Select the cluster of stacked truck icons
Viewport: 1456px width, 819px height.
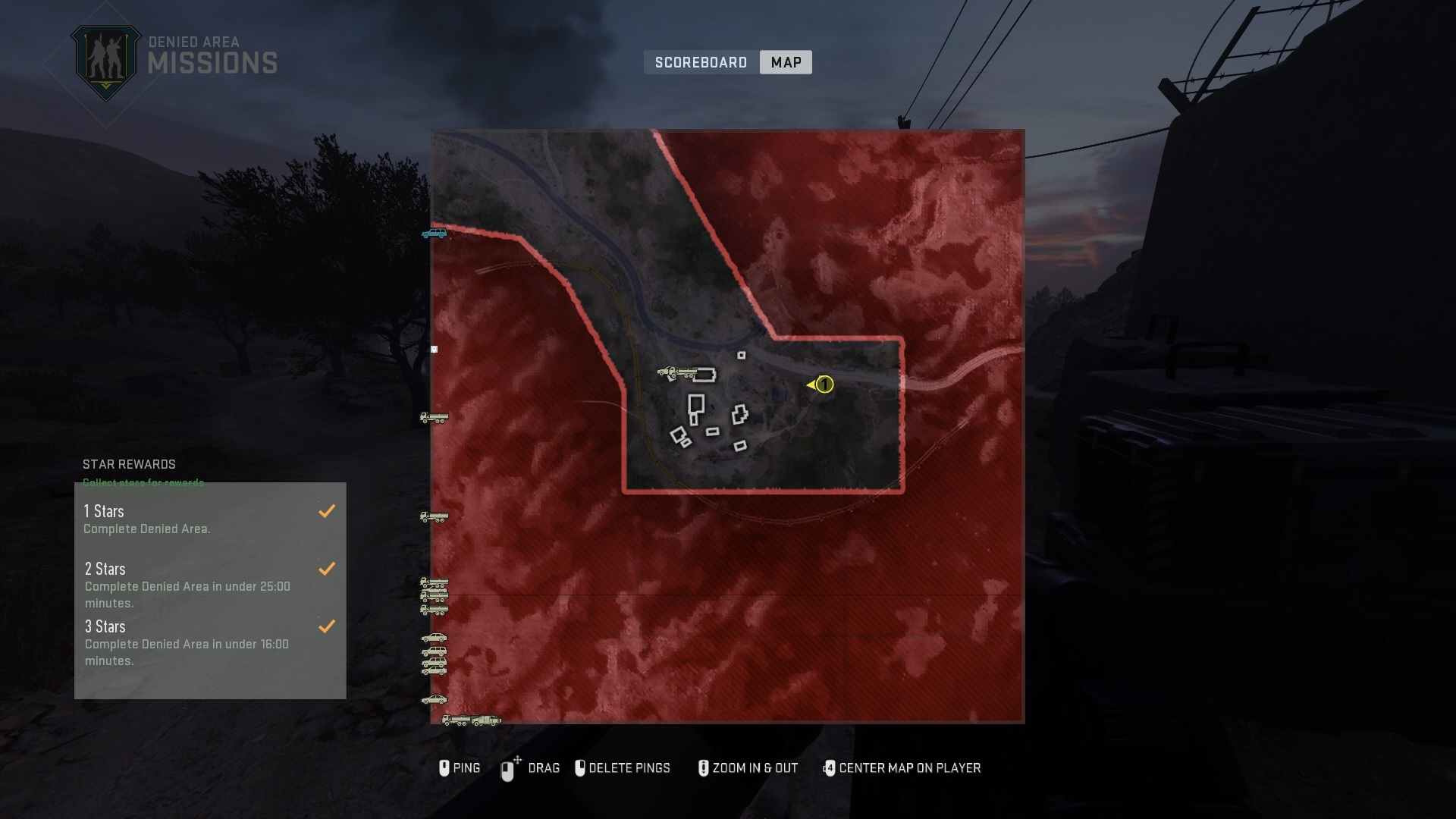[x=434, y=596]
